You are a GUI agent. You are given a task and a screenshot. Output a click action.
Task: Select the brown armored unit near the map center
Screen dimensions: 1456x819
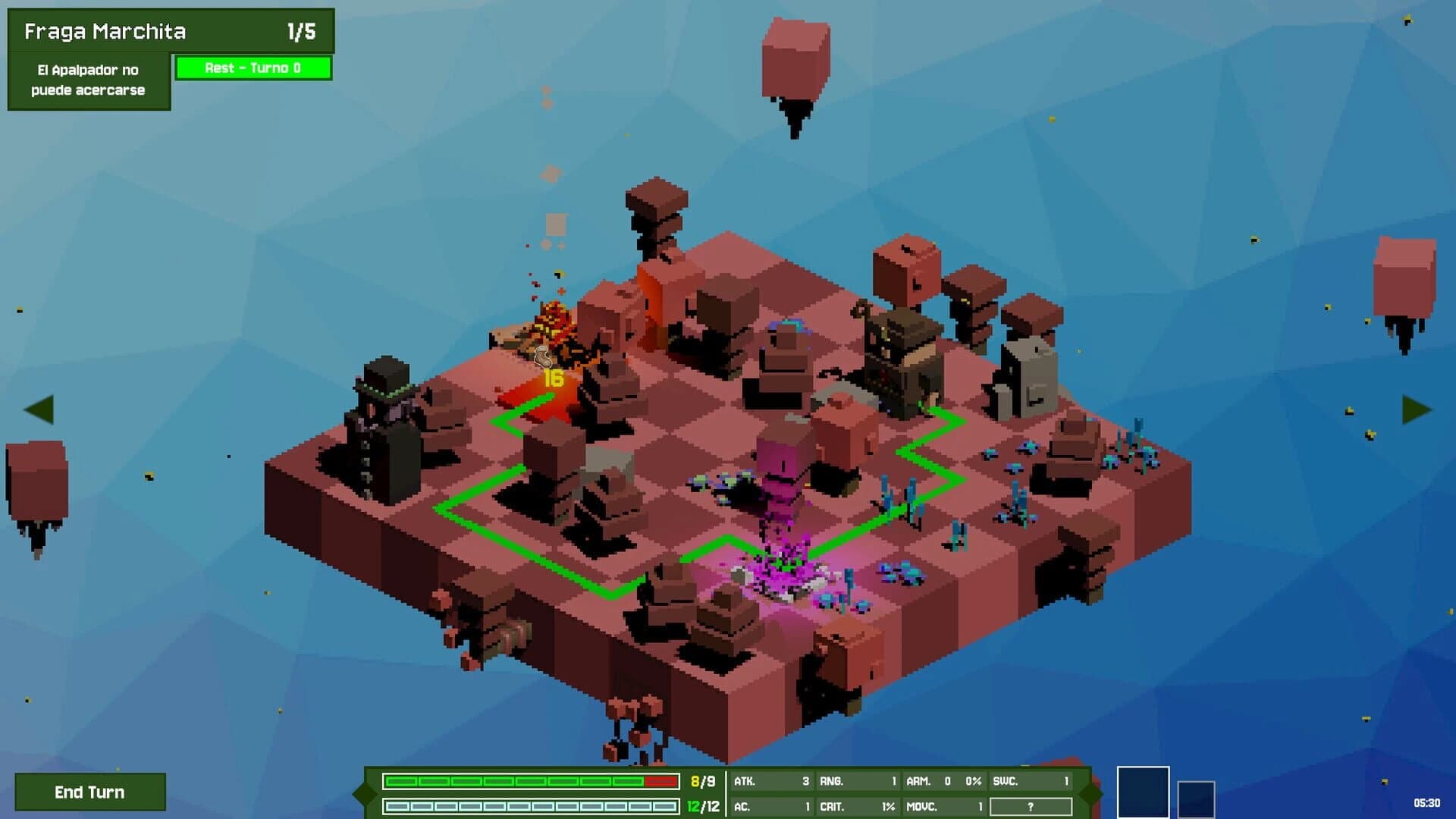coord(902,356)
